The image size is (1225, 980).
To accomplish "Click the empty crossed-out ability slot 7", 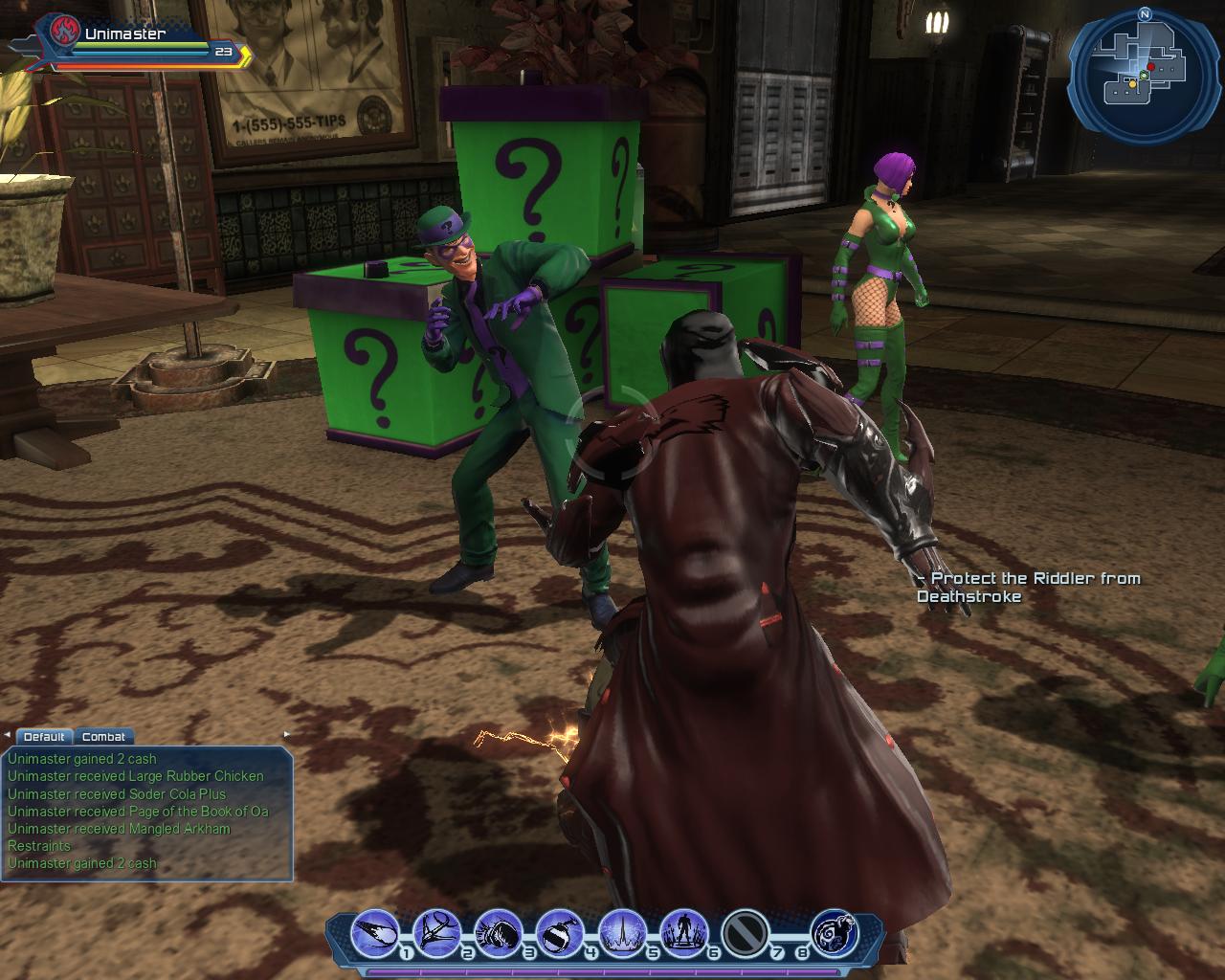I will [x=745, y=933].
